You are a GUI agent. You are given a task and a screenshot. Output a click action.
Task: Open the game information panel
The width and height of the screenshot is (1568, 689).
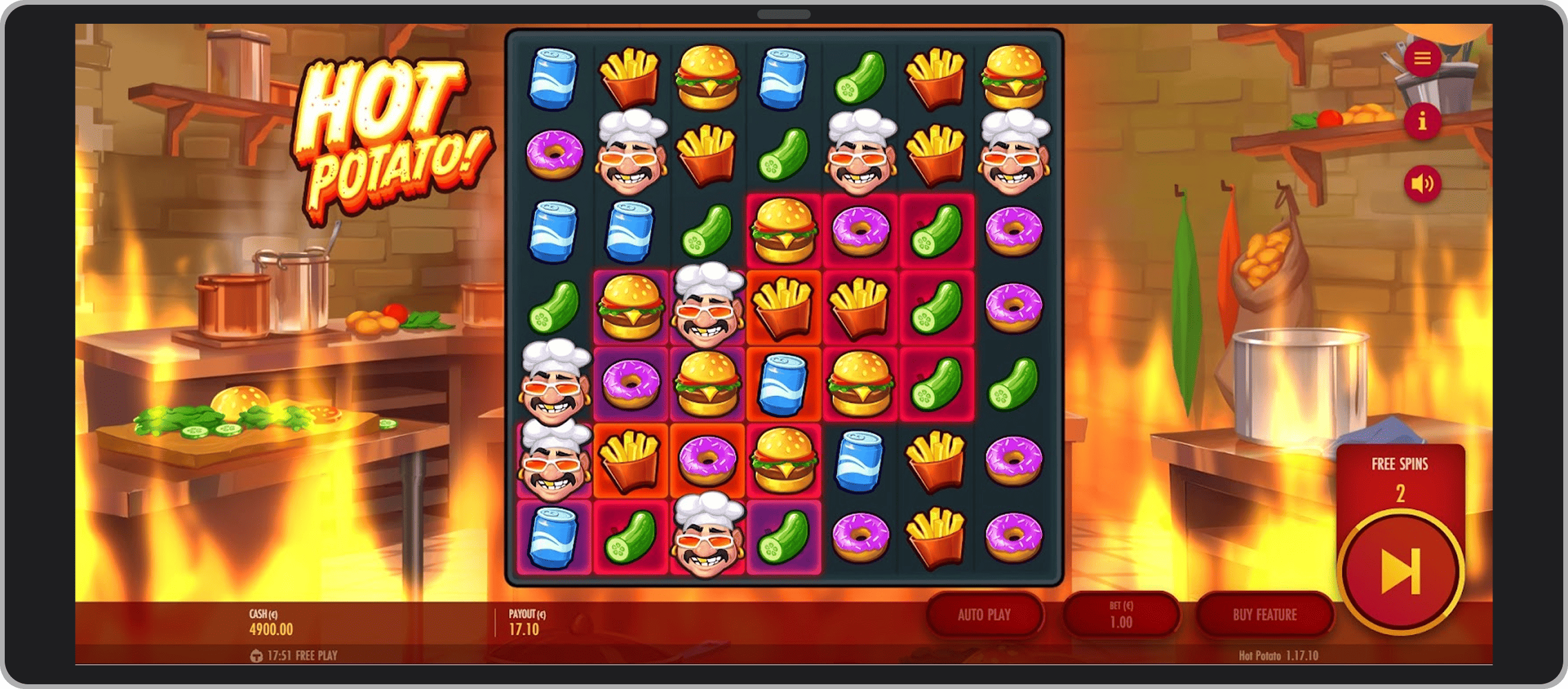tap(1422, 121)
